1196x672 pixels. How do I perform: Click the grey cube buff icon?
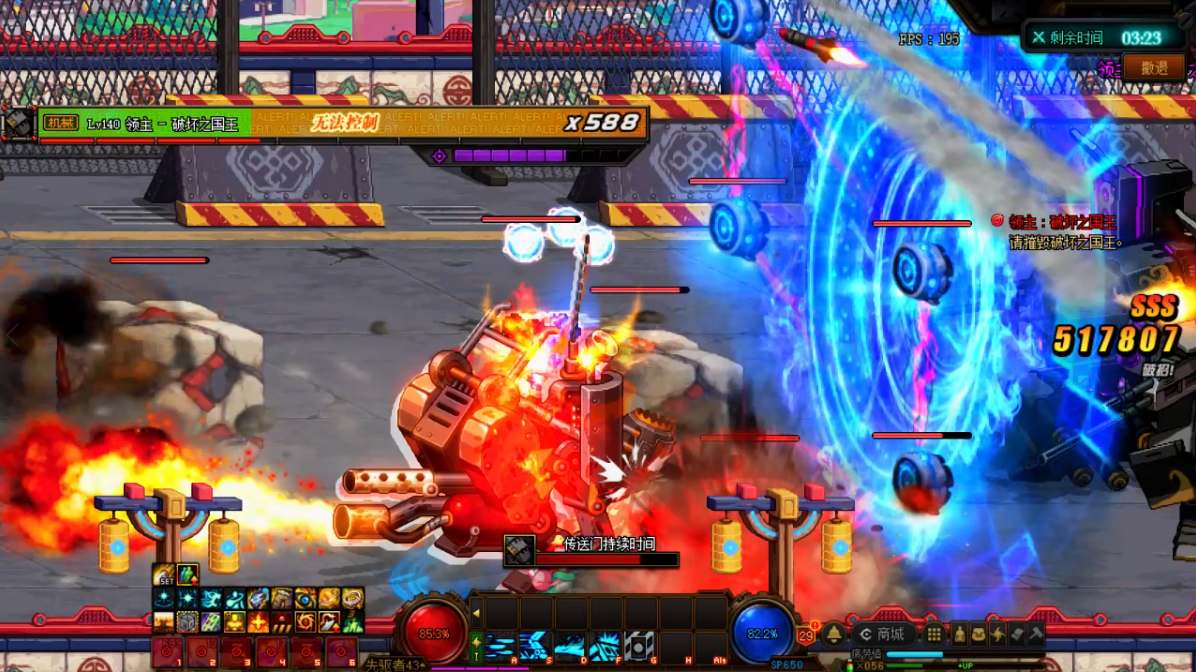click(x=187, y=622)
